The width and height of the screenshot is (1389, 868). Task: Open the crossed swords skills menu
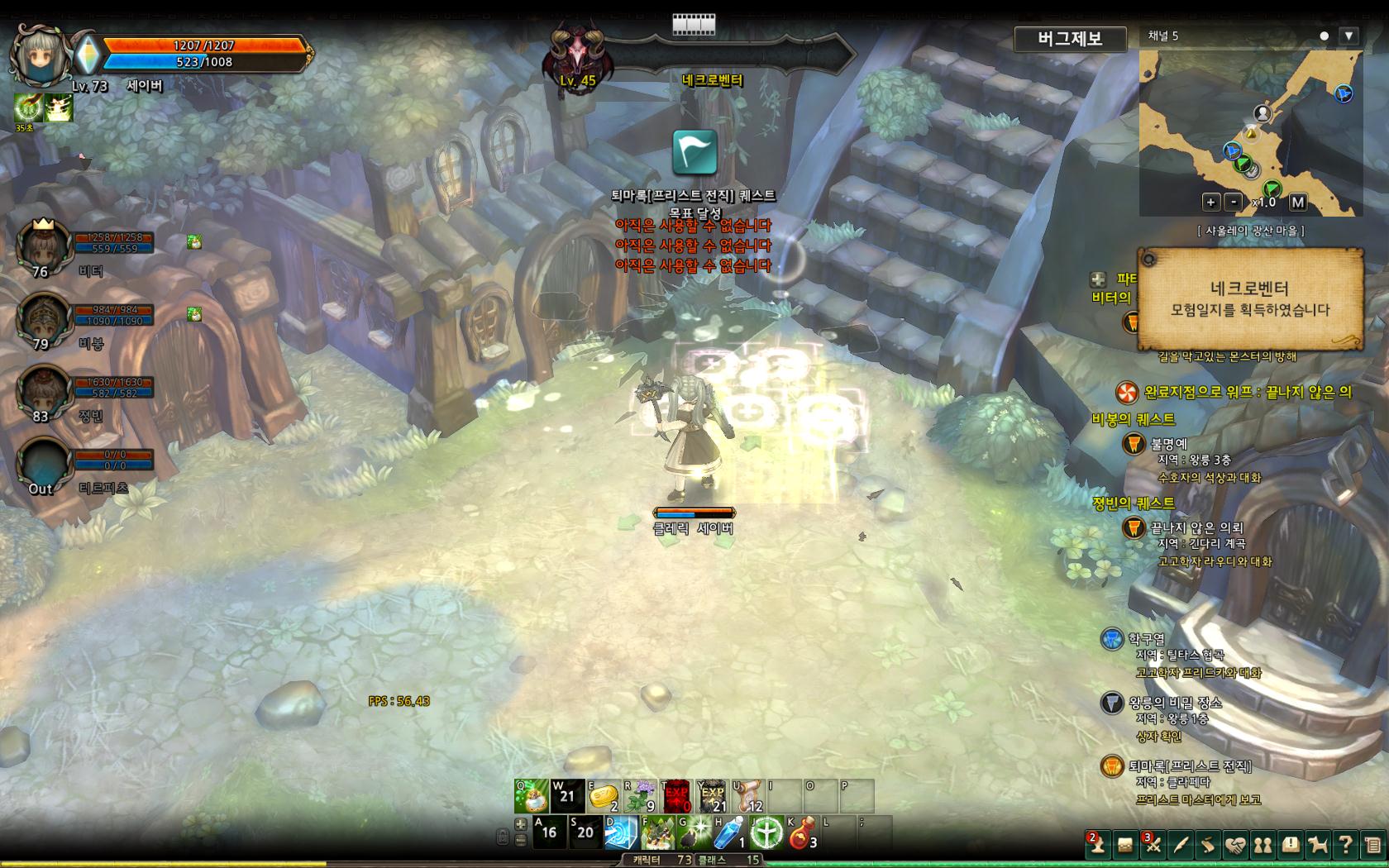pos(1153,845)
